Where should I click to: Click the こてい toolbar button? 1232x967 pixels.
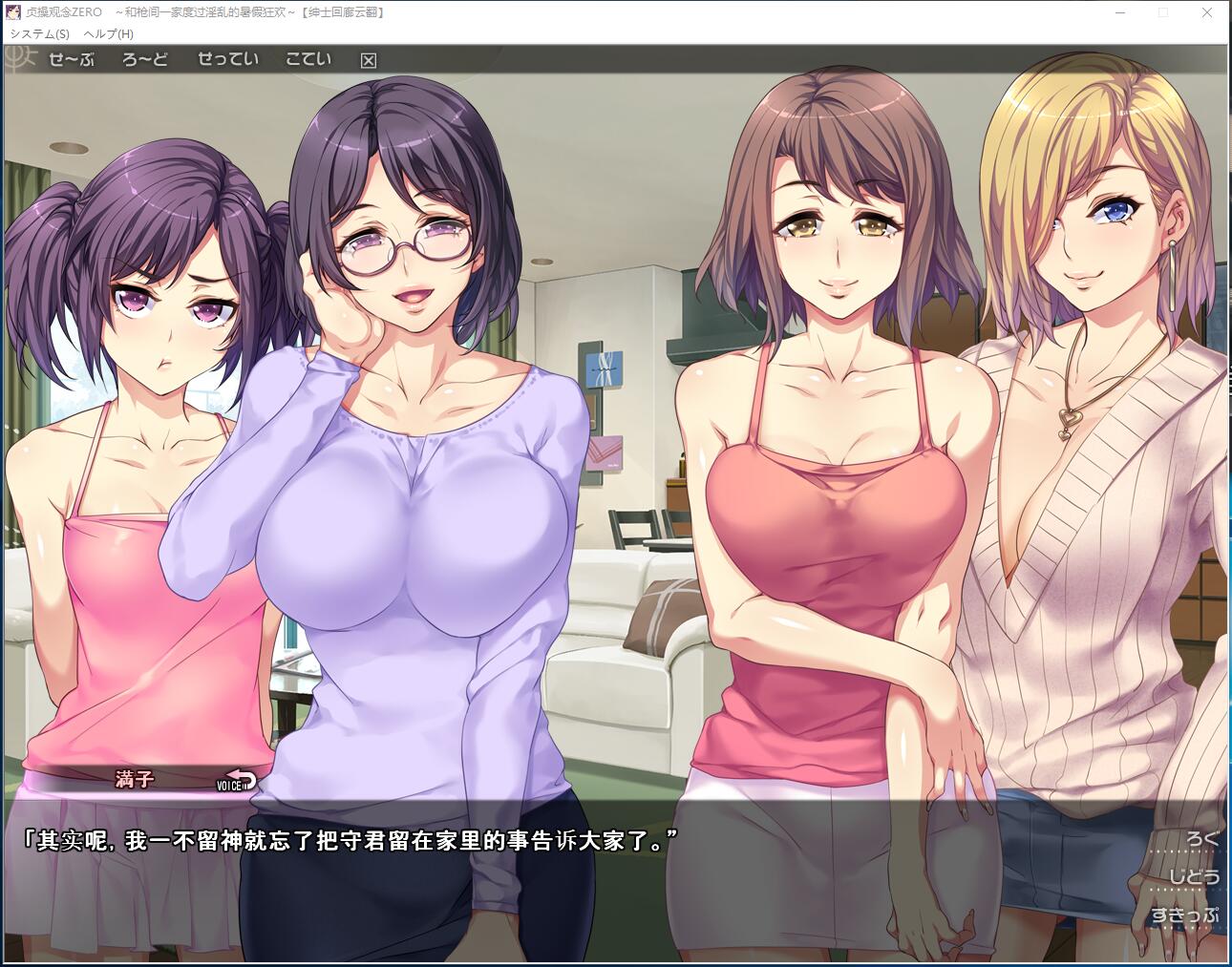(x=308, y=59)
